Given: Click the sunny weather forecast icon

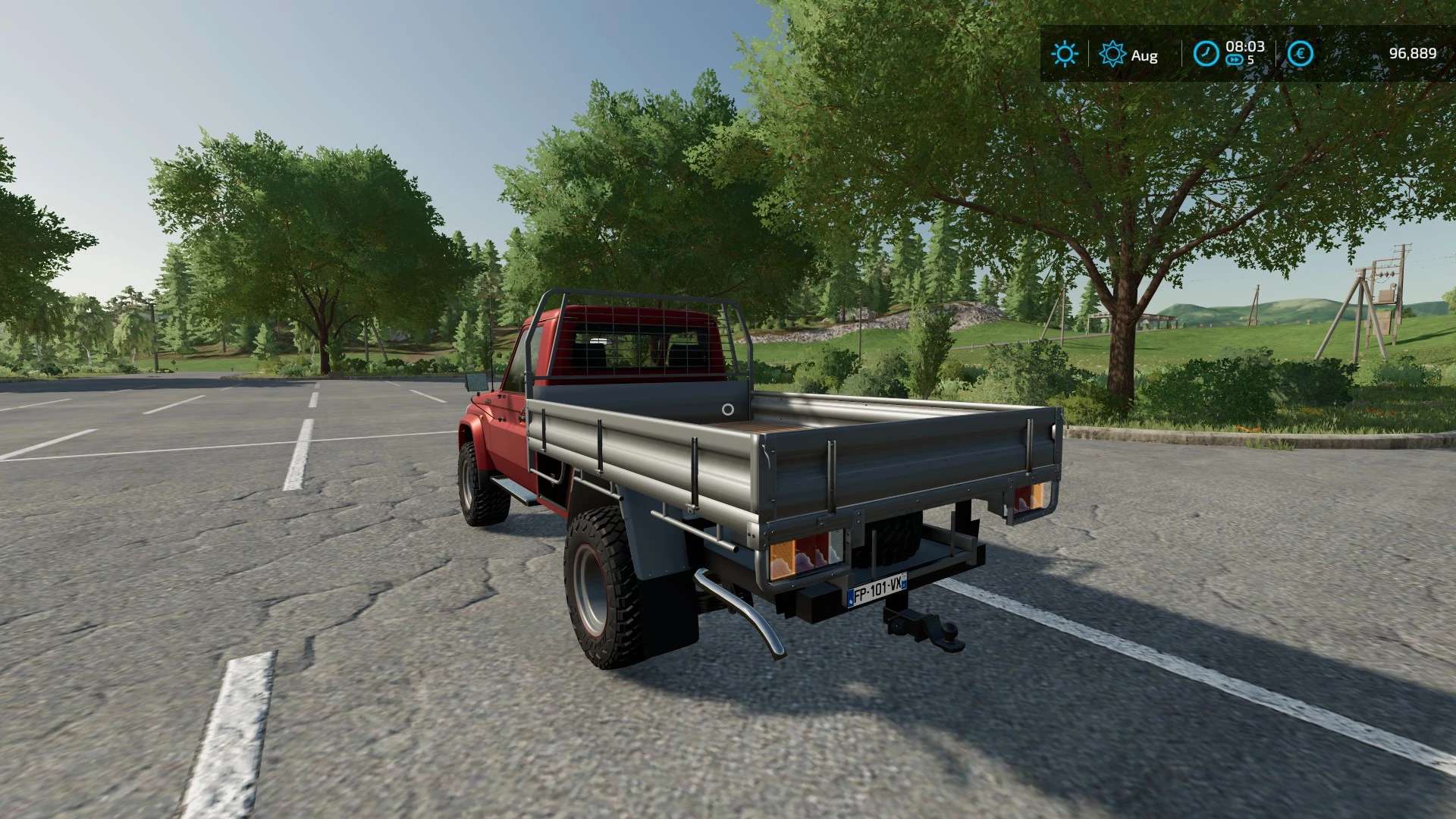Looking at the screenshot, I should pos(1065,54).
